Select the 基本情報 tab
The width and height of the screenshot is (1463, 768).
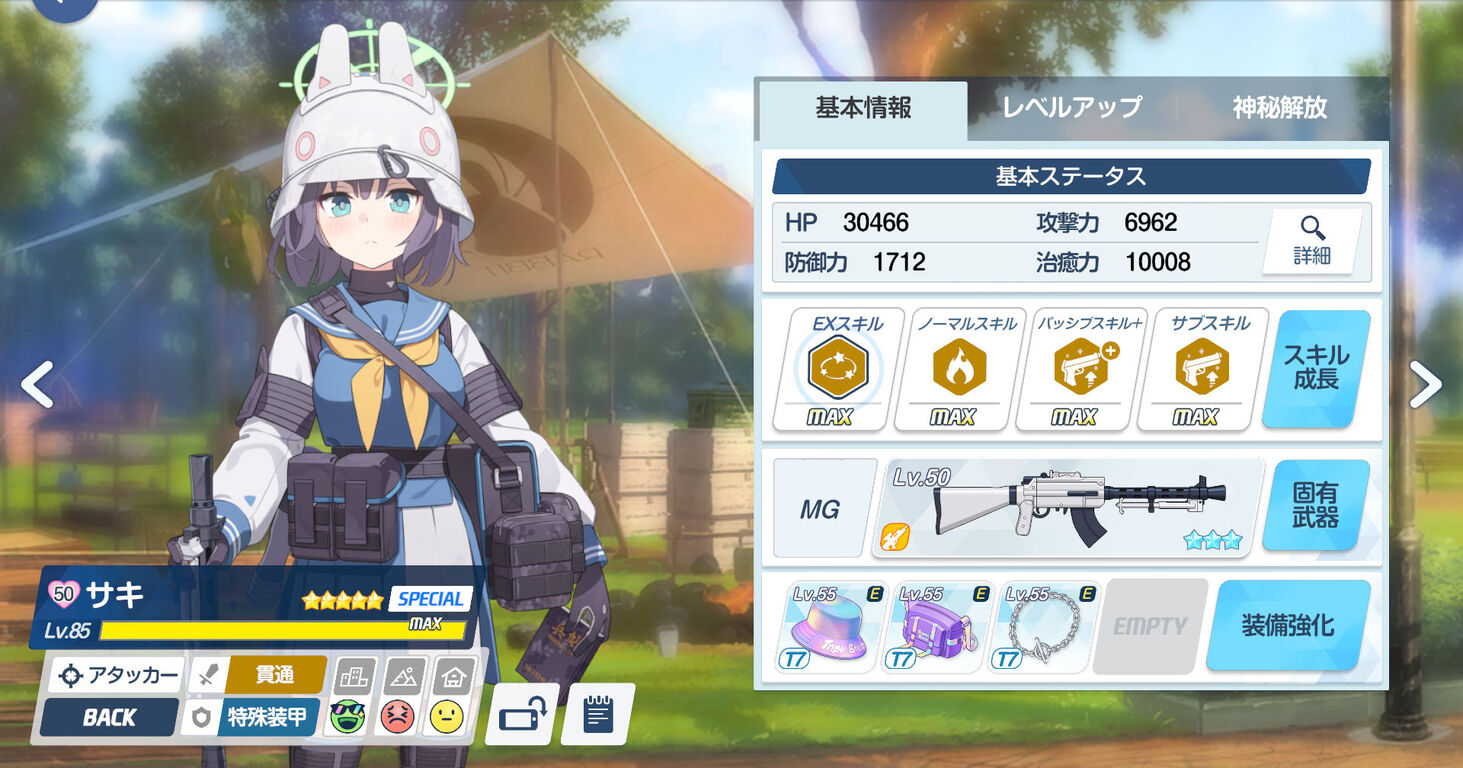click(863, 108)
